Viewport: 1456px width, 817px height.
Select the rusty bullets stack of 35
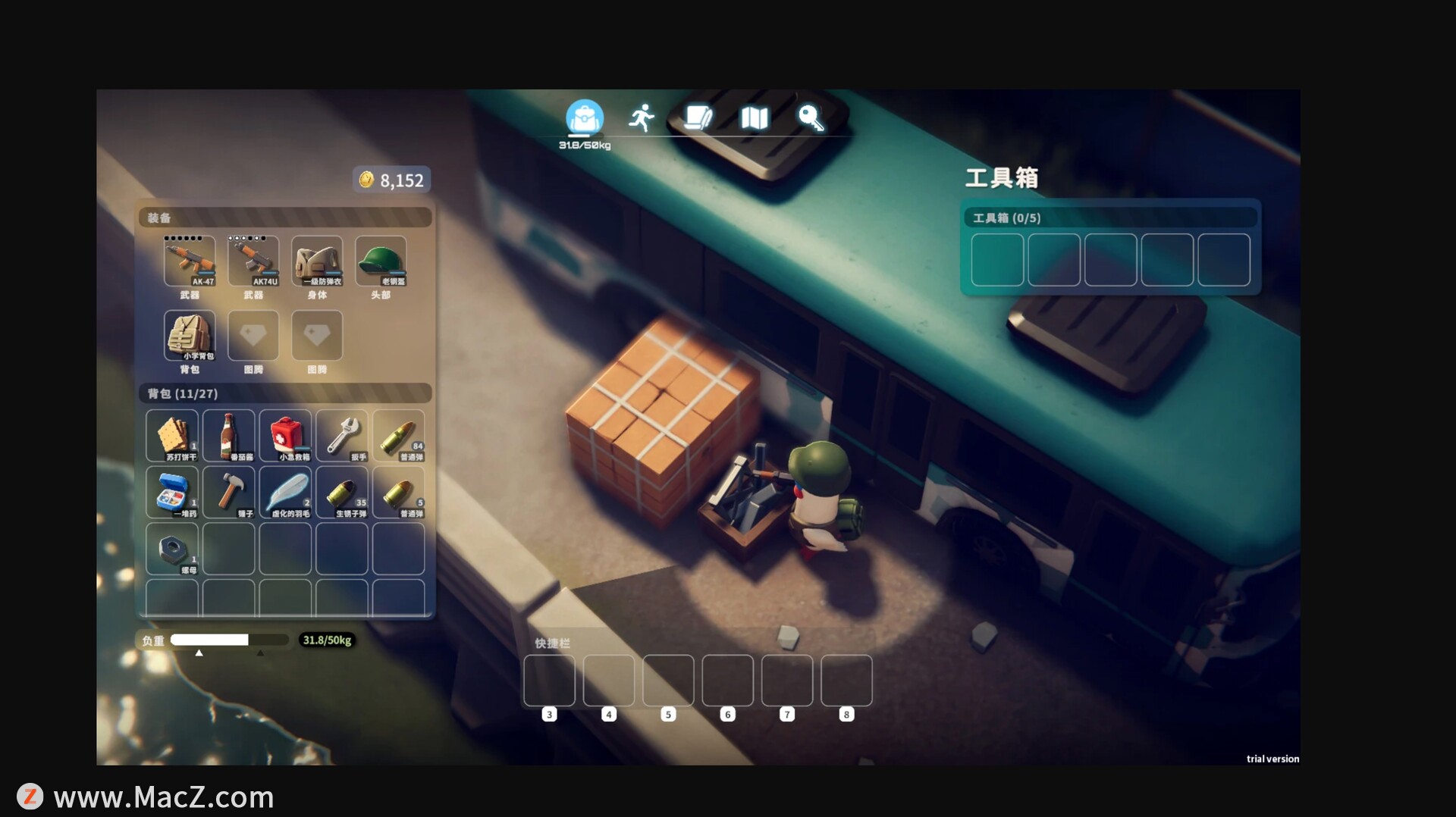(x=342, y=492)
